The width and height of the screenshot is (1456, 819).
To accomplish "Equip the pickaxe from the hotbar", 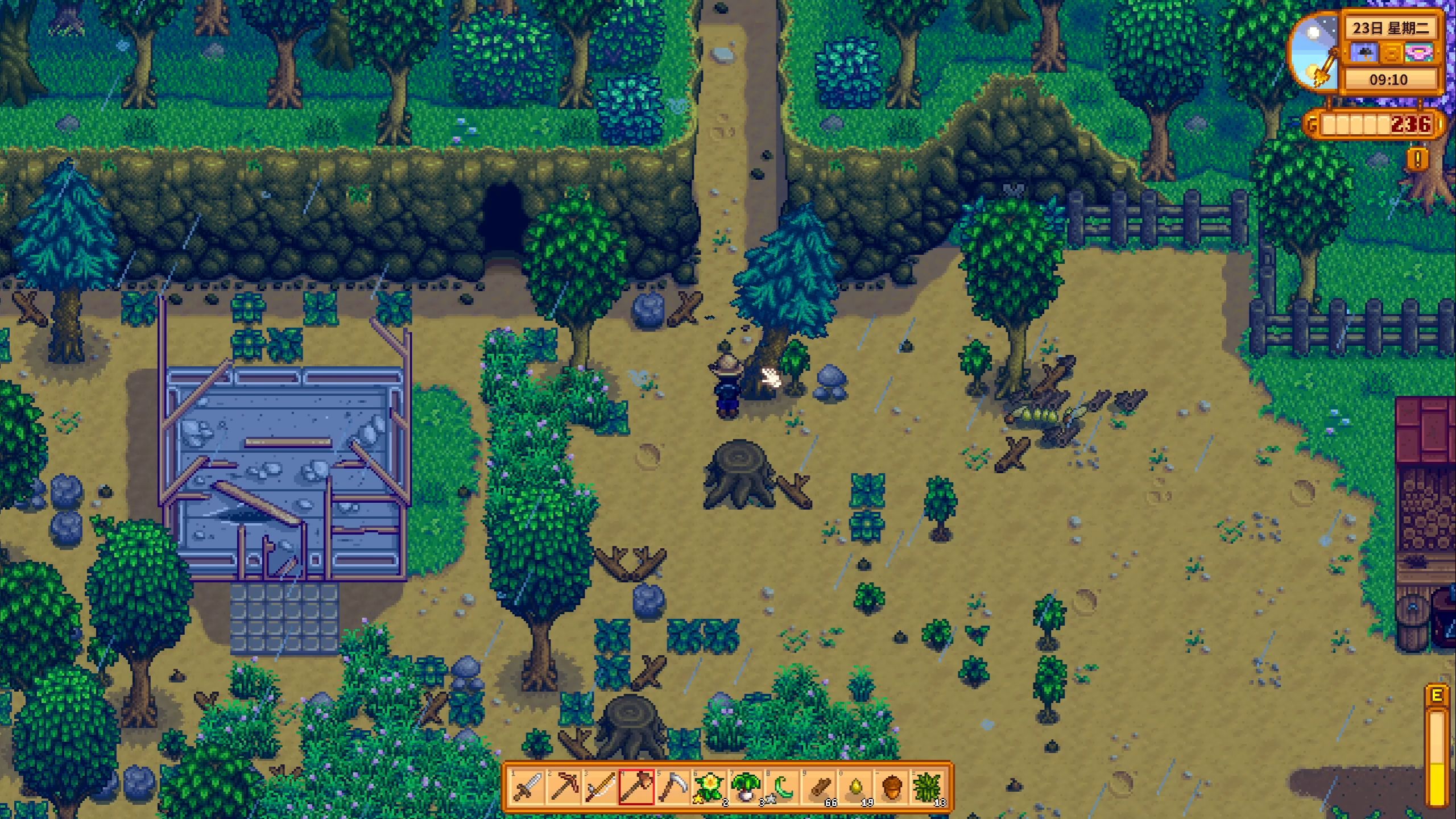I will (x=563, y=788).
